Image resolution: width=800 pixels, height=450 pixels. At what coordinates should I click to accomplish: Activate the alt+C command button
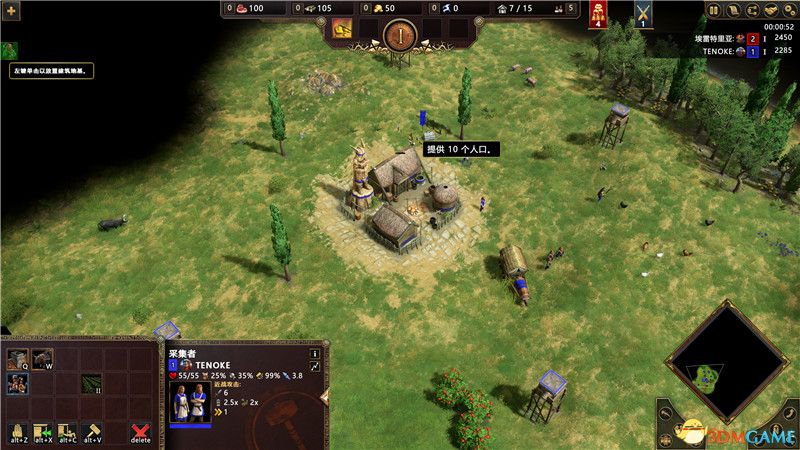coord(67,433)
